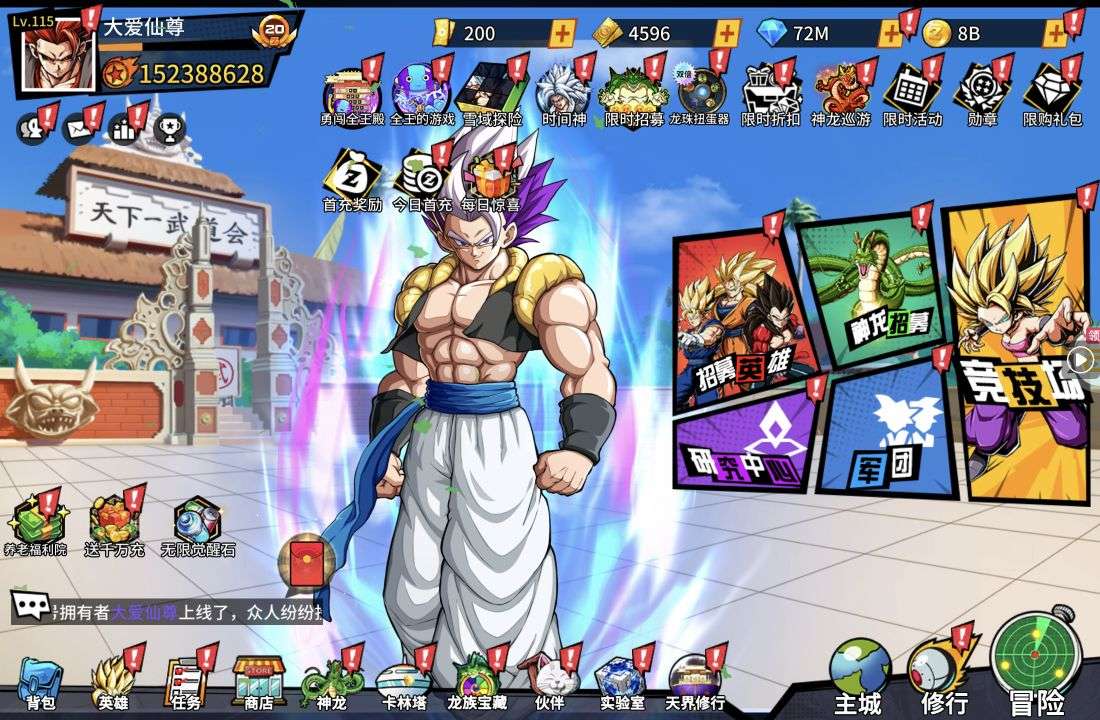This screenshot has height=720, width=1100.
Task: Enter the 竞技场 arena panel
Action: click(1015, 350)
